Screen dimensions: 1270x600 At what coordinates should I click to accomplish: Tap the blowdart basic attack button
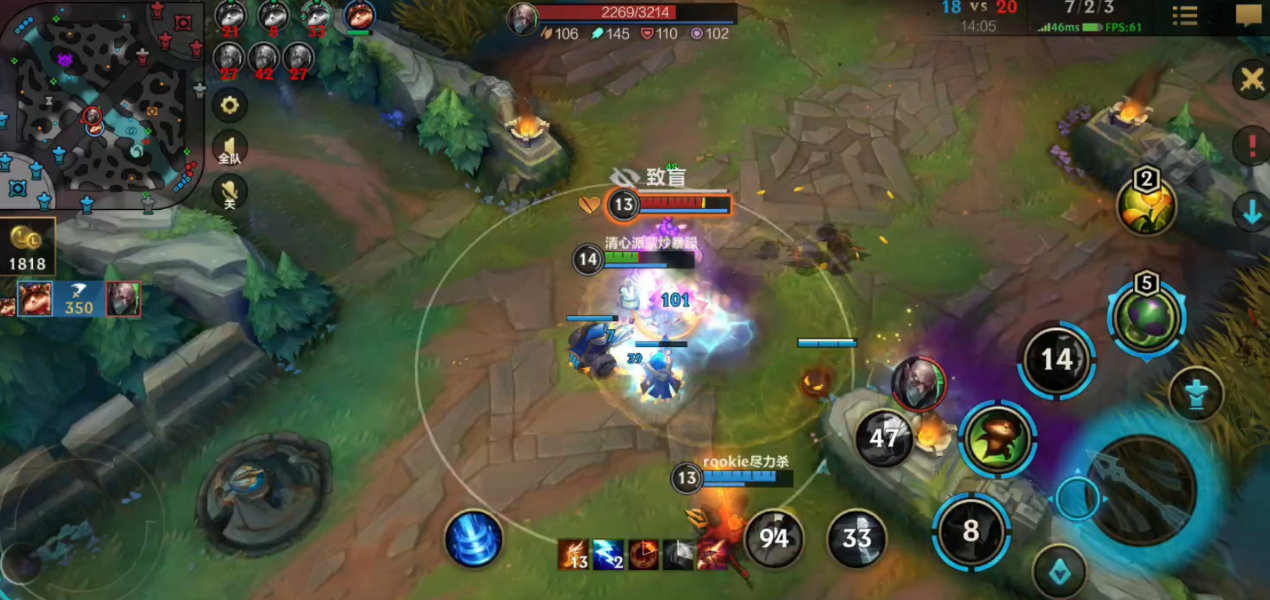tap(1140, 490)
